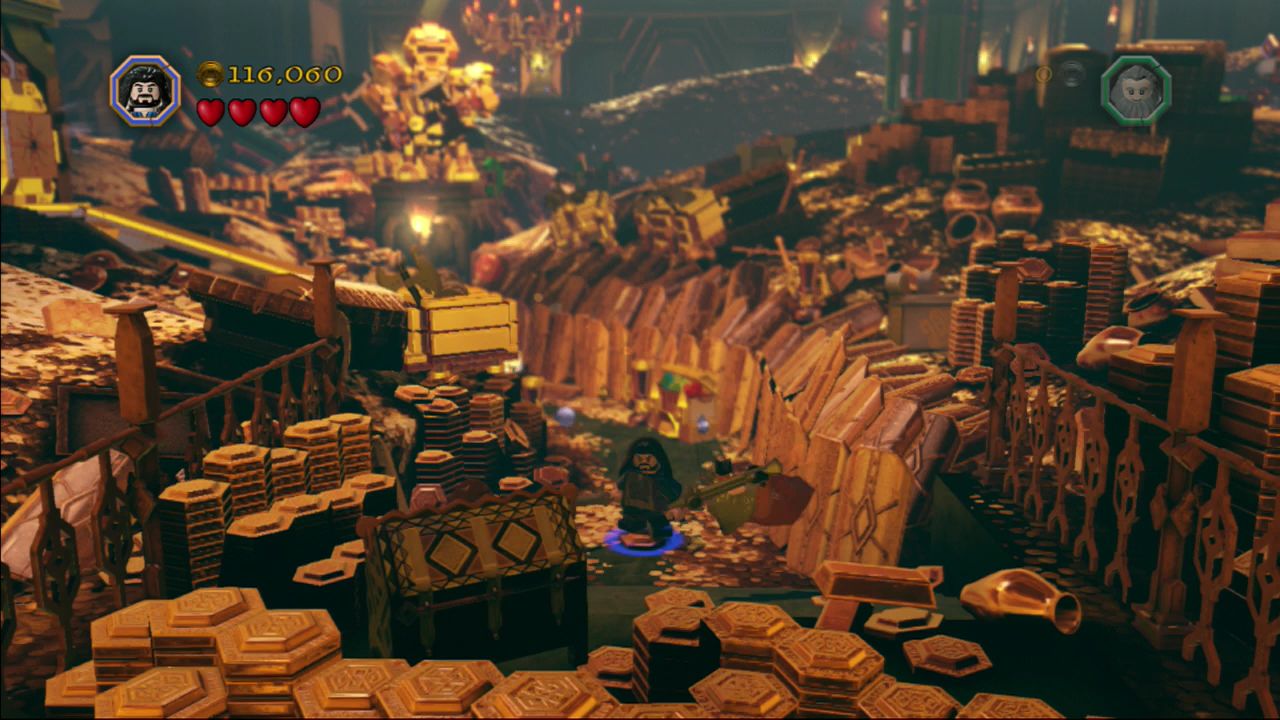1280x720 pixels.
Task: Click the grey-bearded player two portrait
Action: pyautogui.click(x=1135, y=90)
